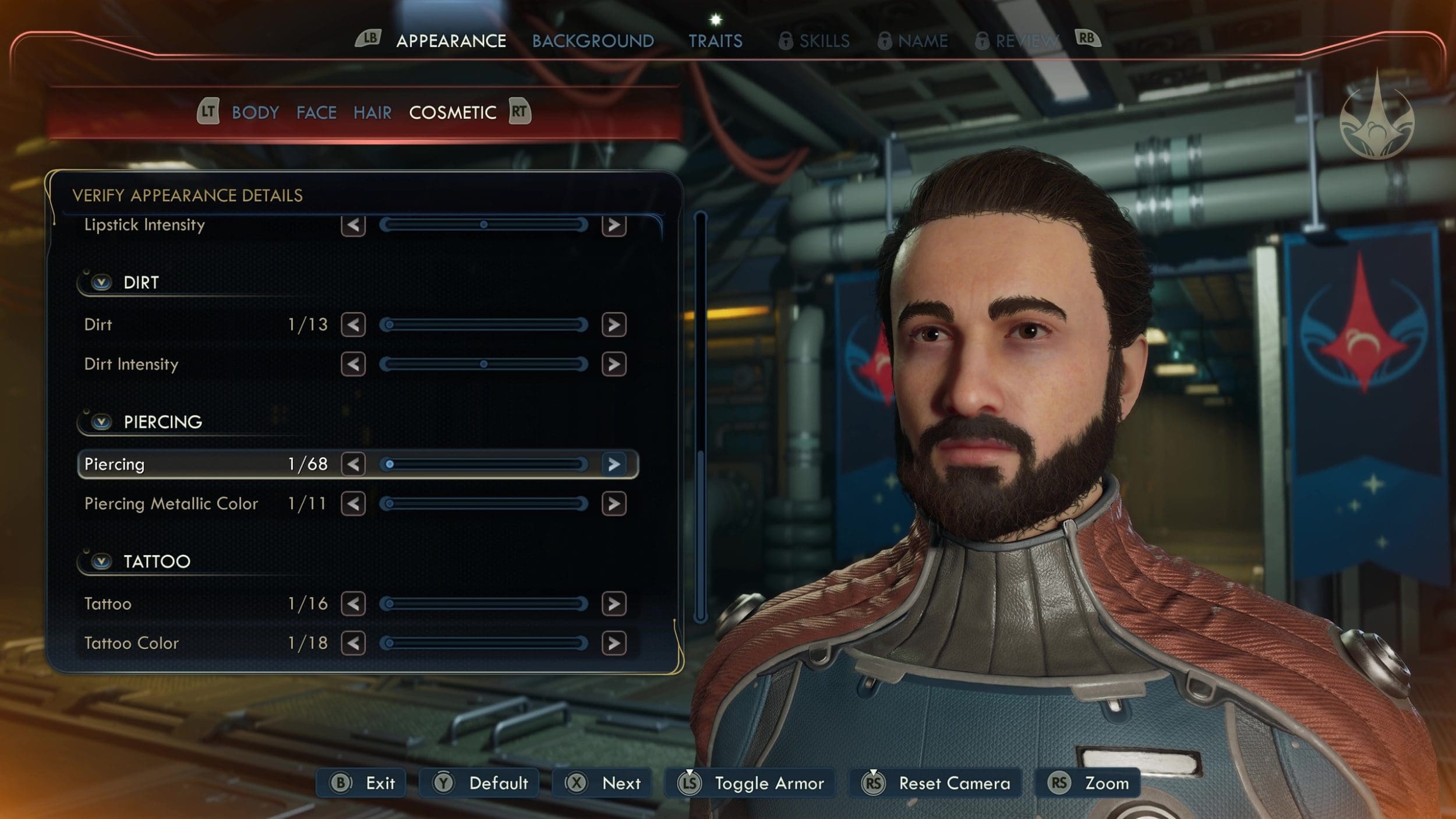Adjust the Lipstick Intensity slider
Viewport: 1456px width, 819px height.
483,225
